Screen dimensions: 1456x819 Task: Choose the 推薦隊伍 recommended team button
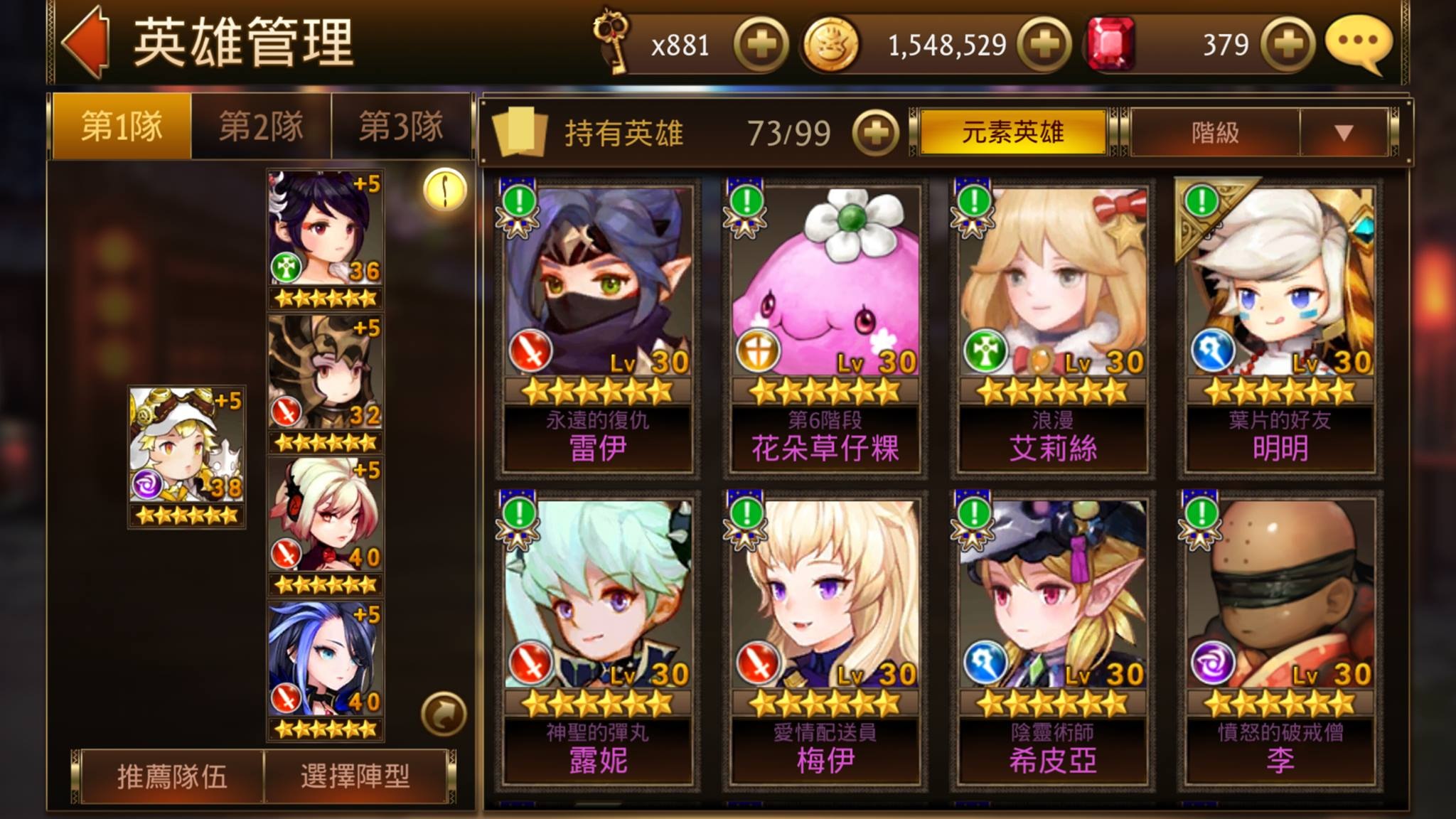[172, 776]
